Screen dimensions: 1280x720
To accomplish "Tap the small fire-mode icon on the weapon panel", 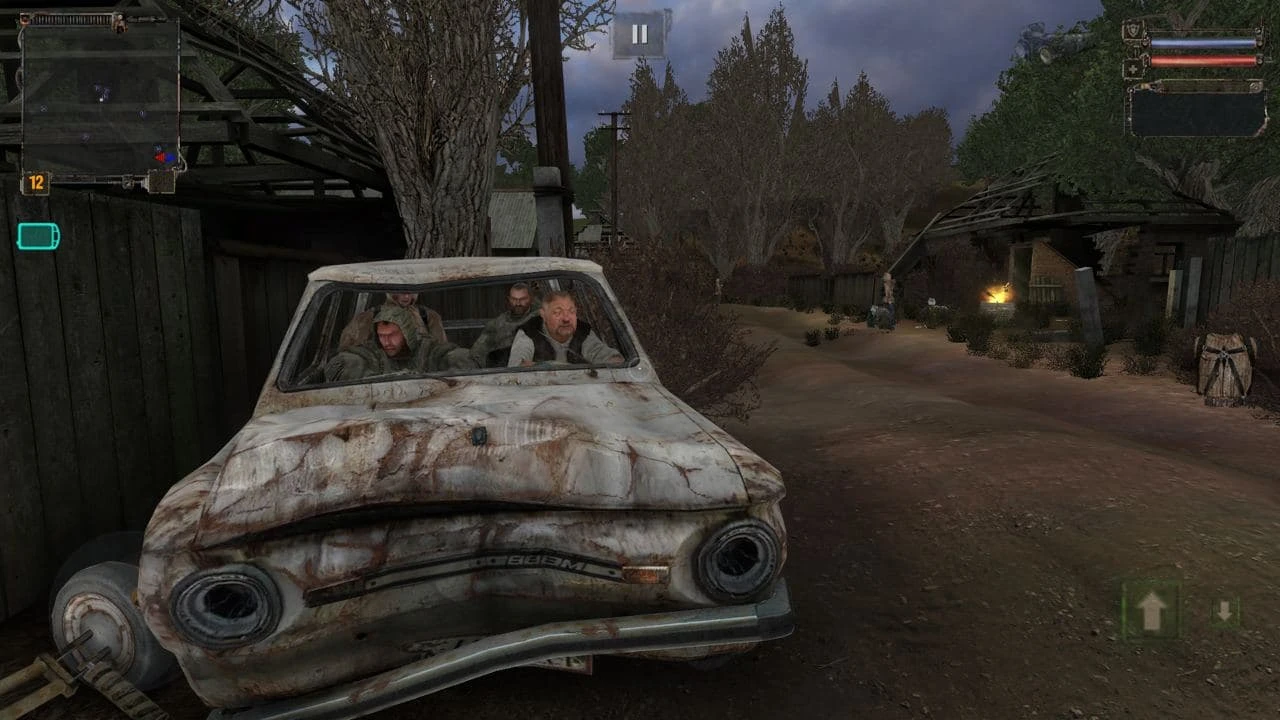I will pyautogui.click(x=1253, y=86).
